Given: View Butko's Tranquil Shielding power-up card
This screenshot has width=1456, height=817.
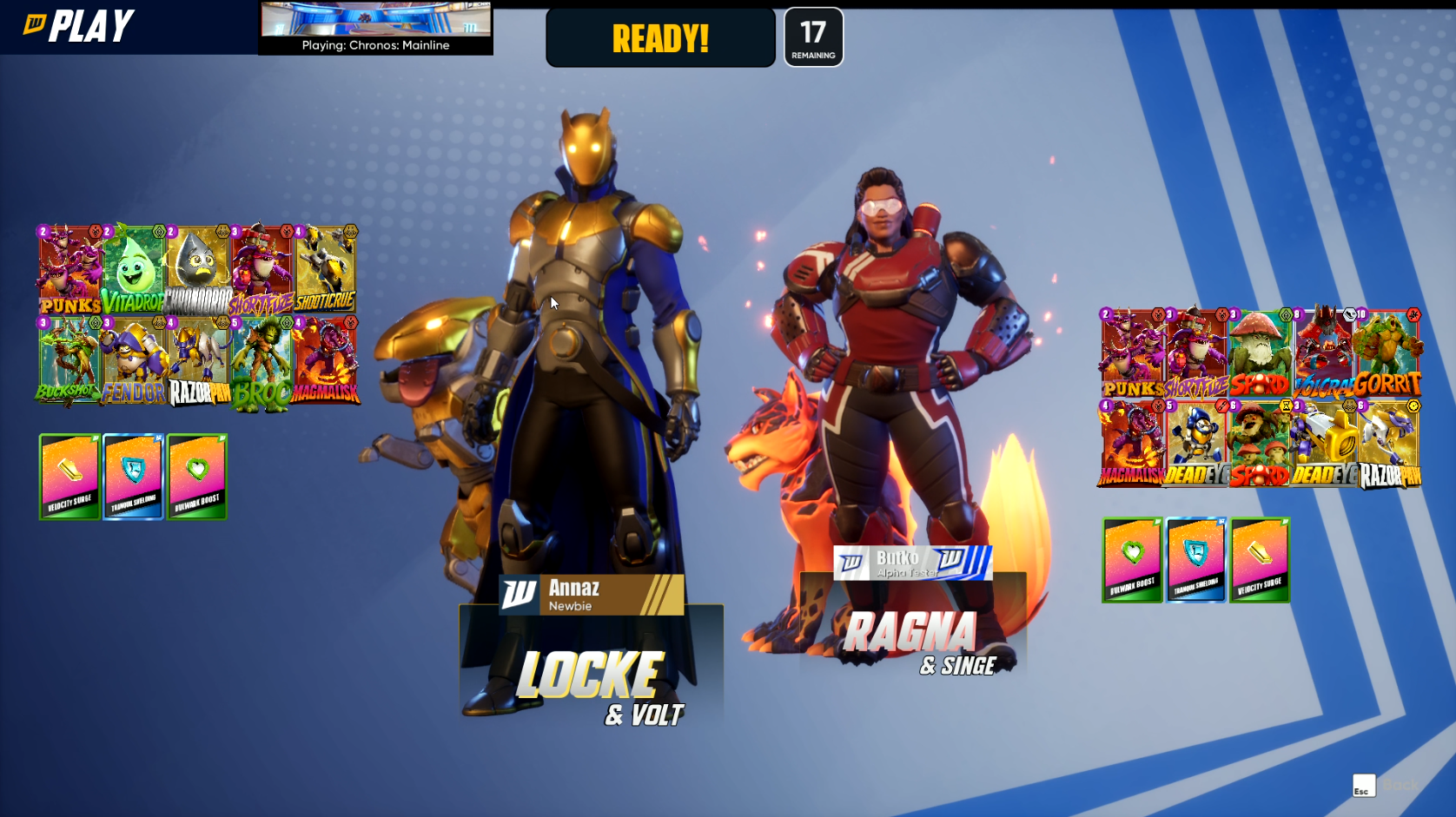Looking at the screenshot, I should click(x=1195, y=560).
